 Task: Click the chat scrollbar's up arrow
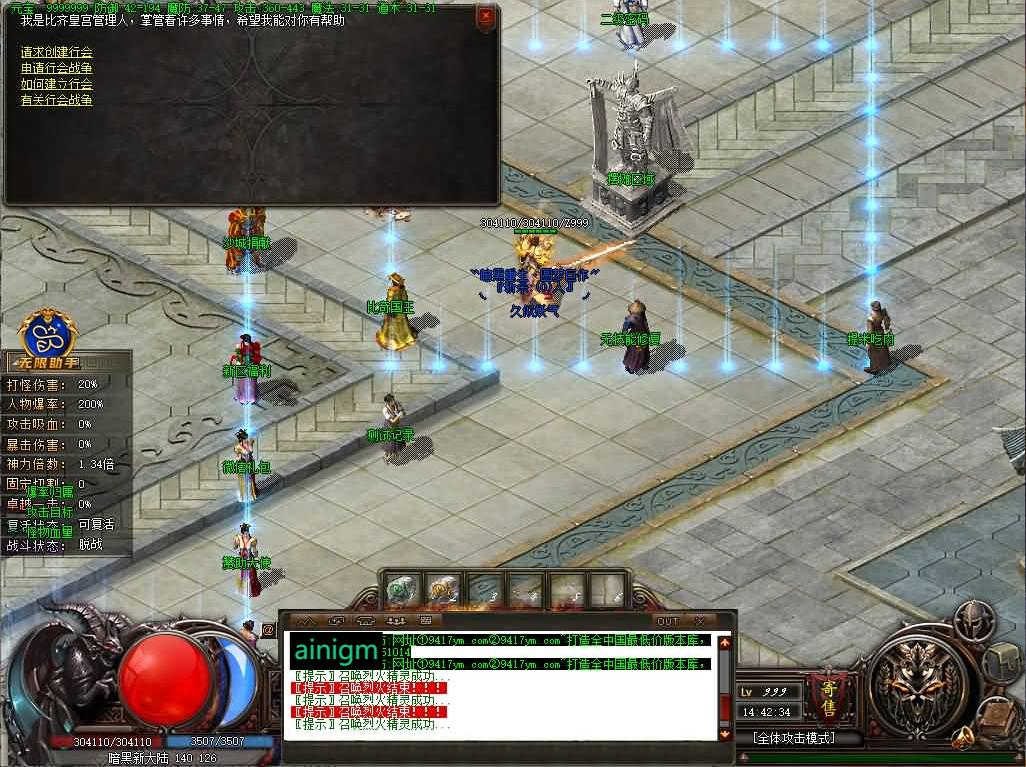click(x=725, y=640)
